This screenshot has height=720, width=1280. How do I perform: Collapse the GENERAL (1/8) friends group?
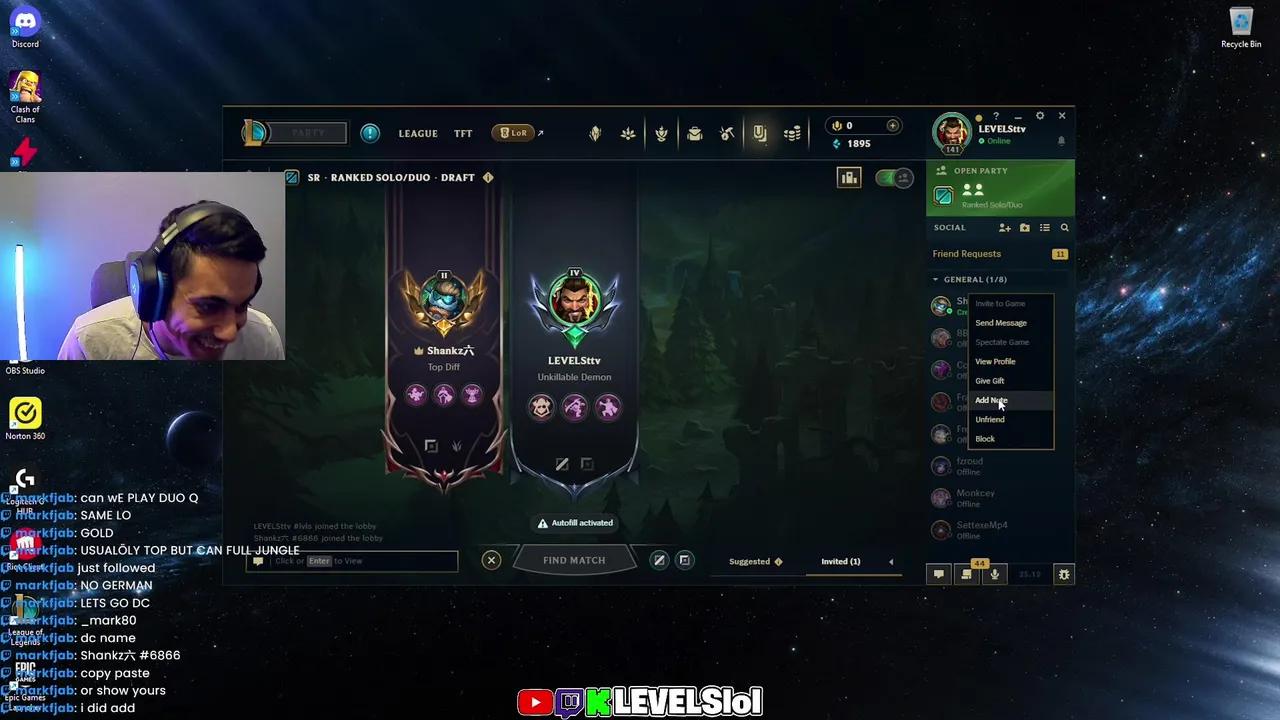[x=936, y=279]
